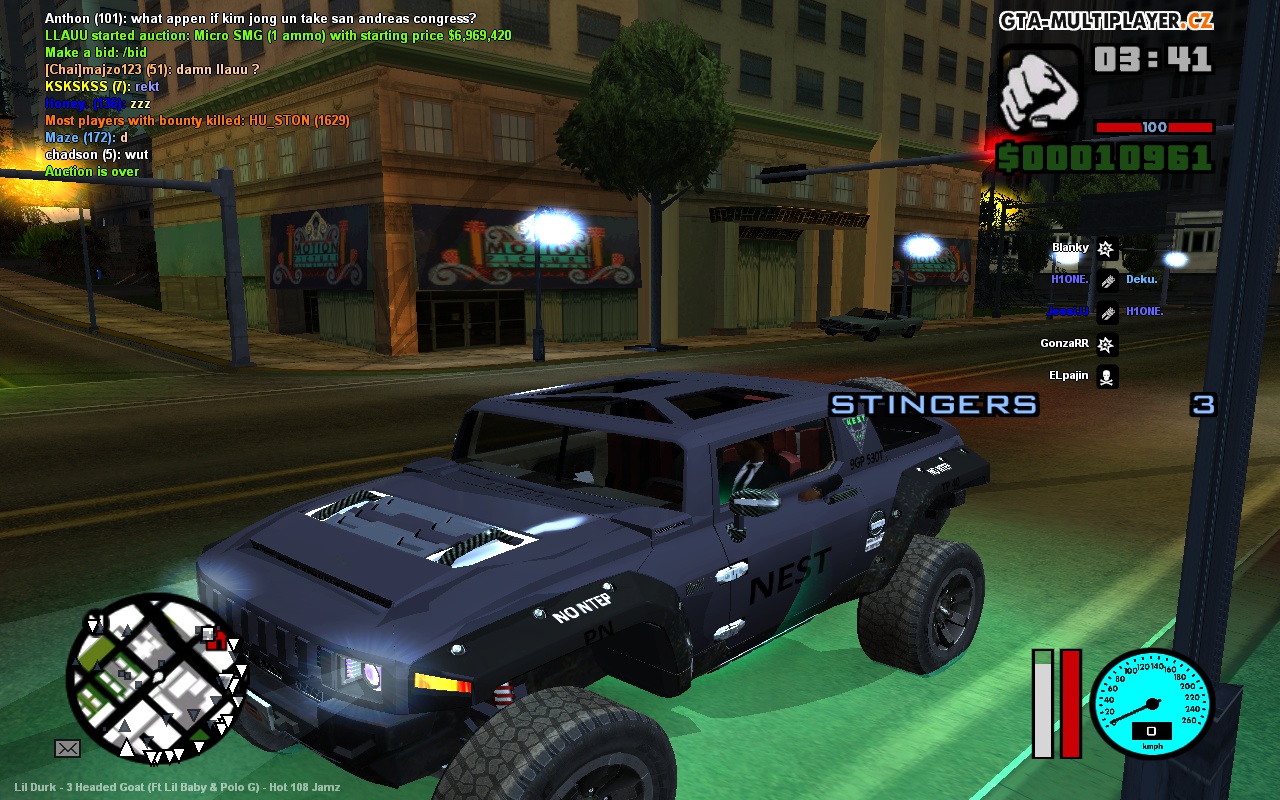The image size is (1280, 800).
Task: Click the weapon icon between H1ONE. and Deku.
Action: pyautogui.click(x=1107, y=280)
